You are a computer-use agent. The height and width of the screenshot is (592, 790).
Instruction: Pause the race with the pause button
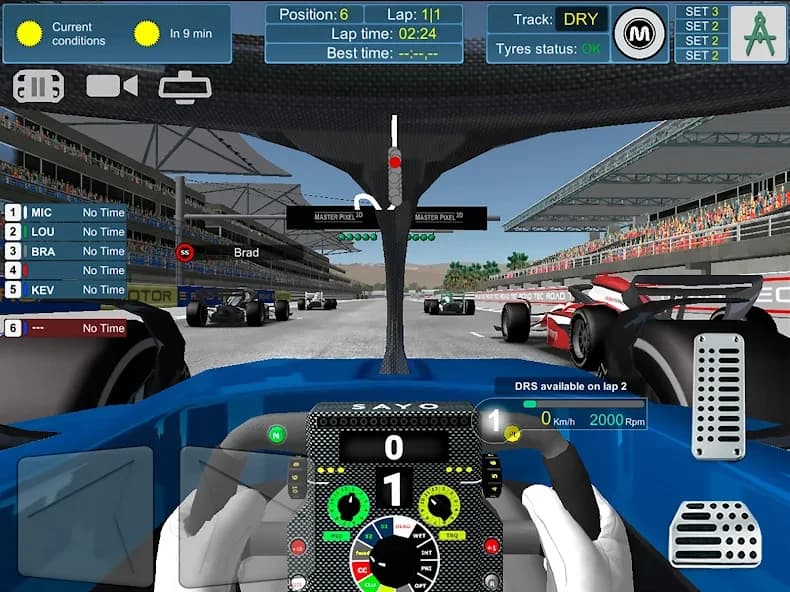(x=38, y=87)
